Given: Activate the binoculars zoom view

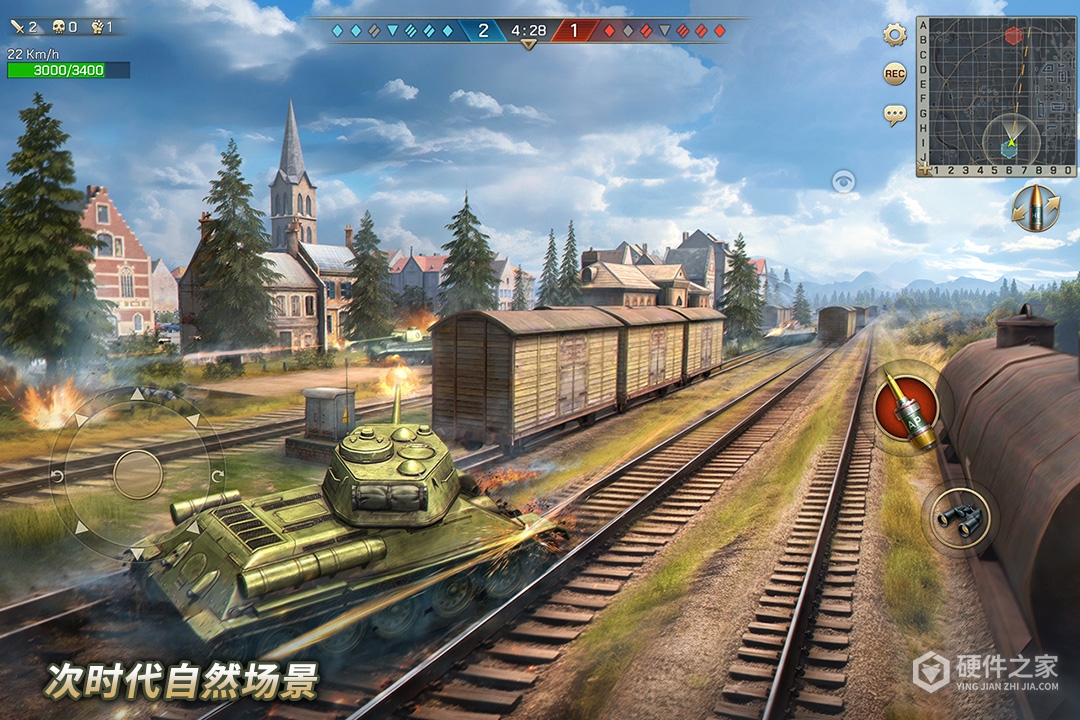Looking at the screenshot, I should pyautogui.click(x=959, y=516).
